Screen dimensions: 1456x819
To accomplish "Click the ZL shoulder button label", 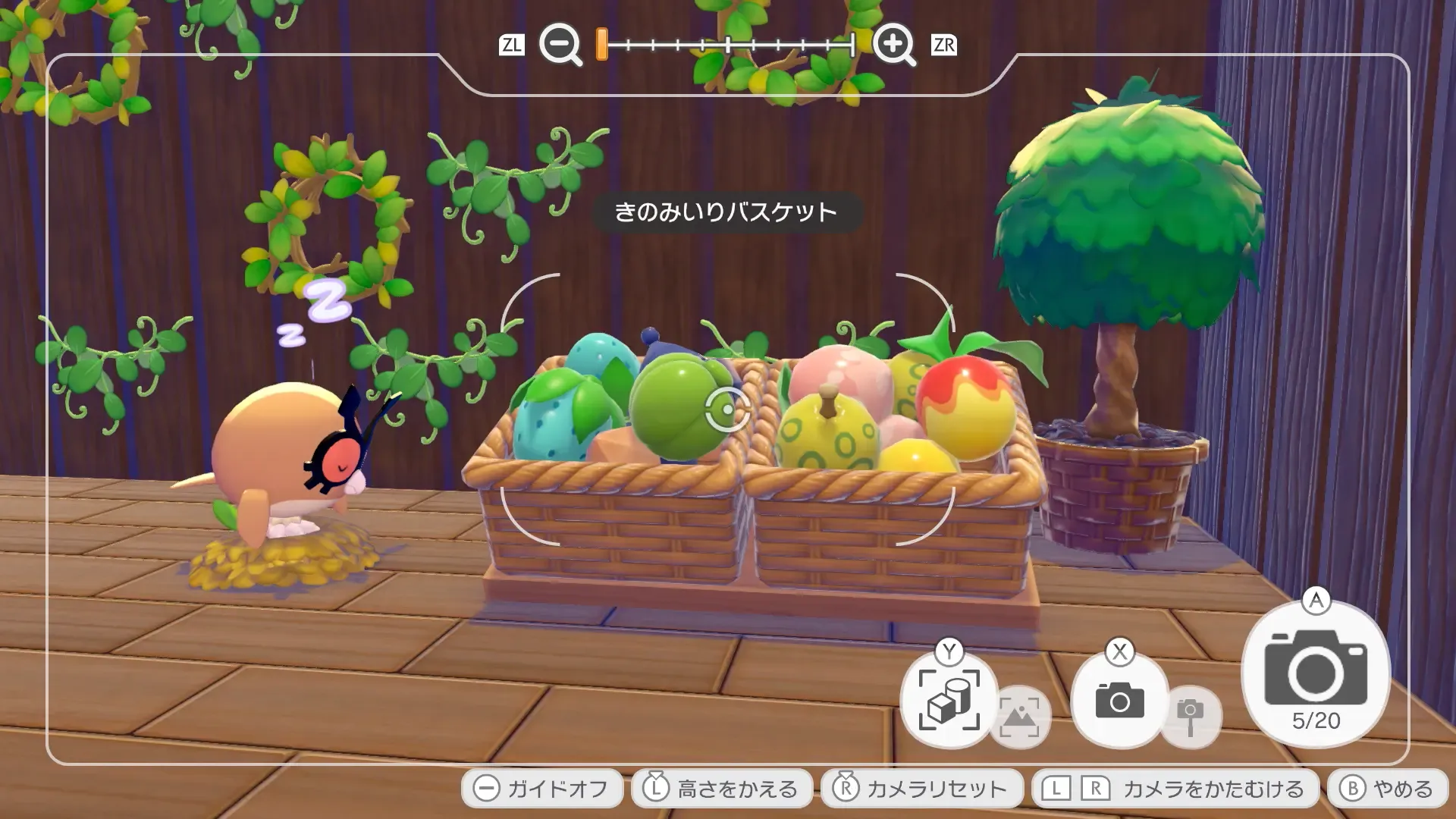I will tap(513, 44).
